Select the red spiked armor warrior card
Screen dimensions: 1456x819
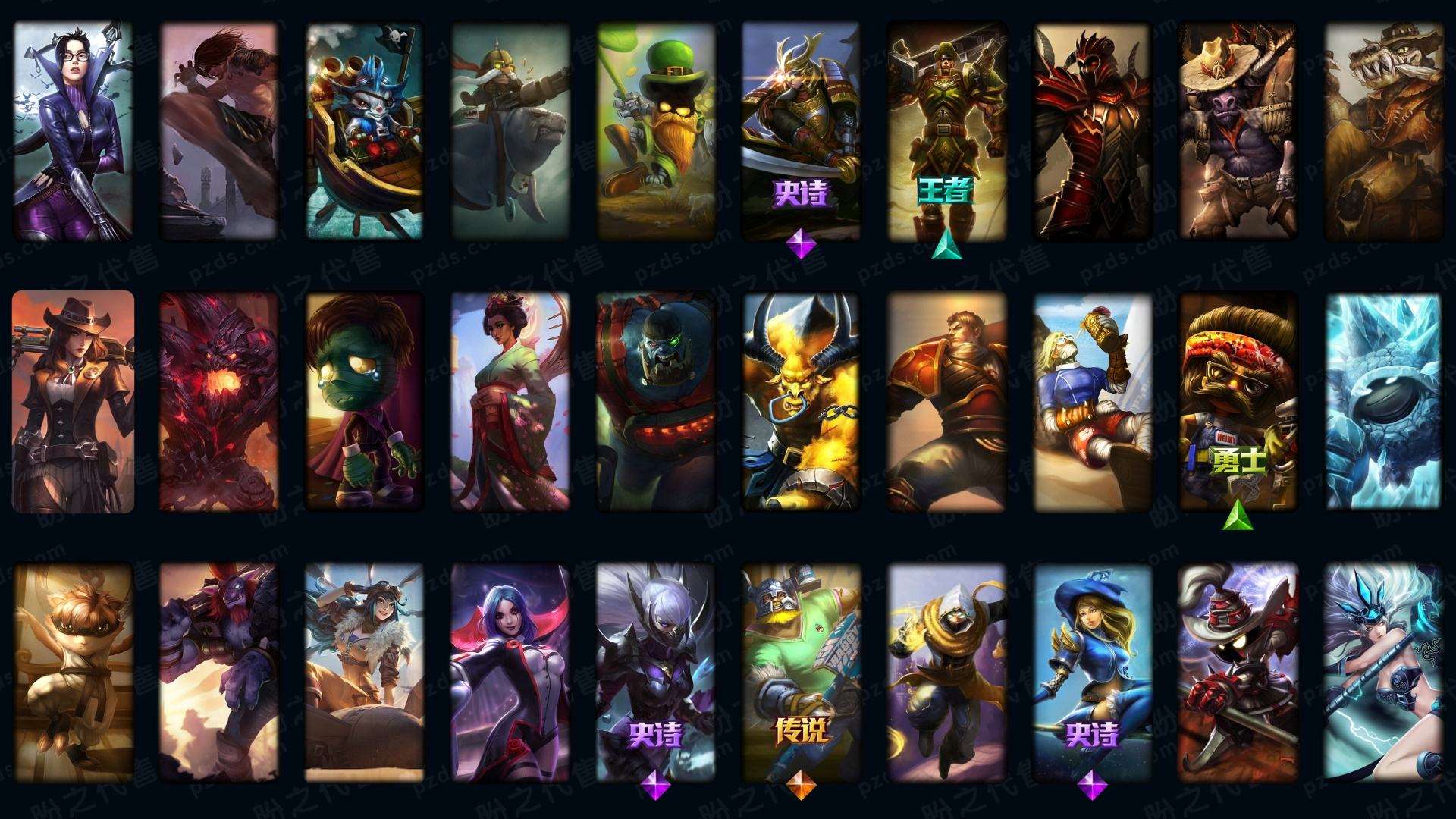tap(1092, 130)
